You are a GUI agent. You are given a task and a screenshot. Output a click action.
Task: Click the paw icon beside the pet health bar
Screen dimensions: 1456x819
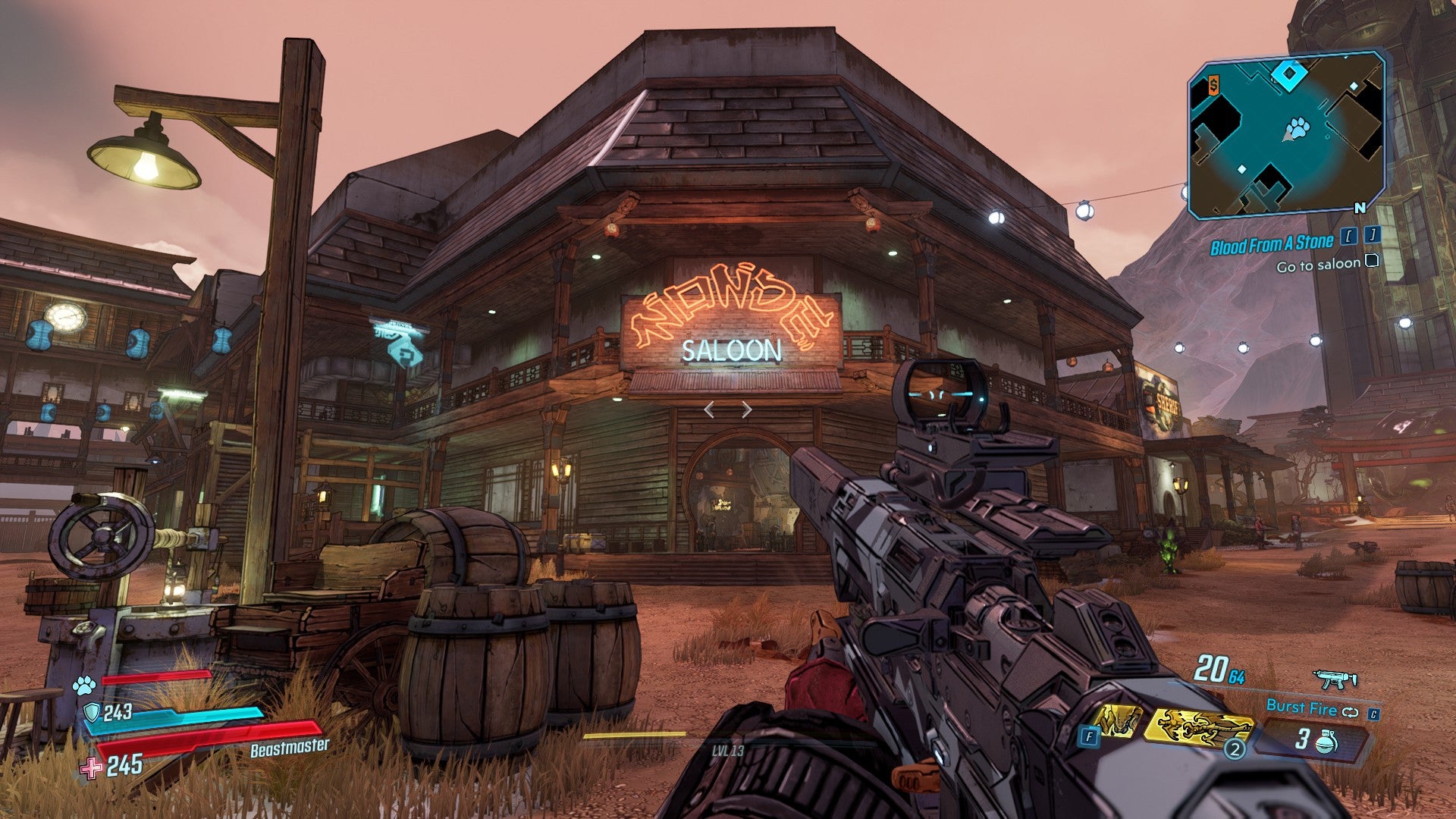(83, 686)
